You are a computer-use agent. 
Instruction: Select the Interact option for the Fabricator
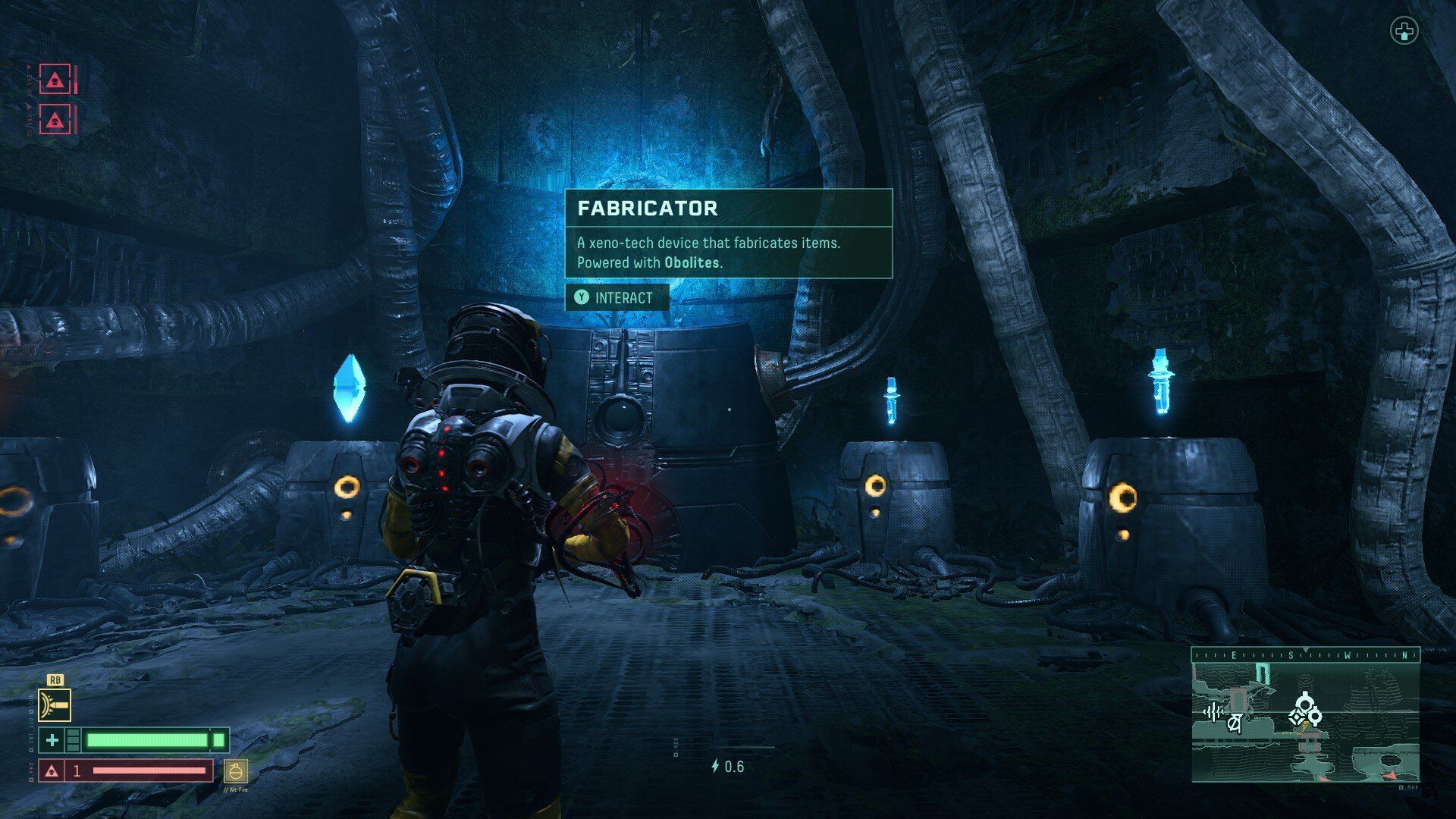(x=617, y=298)
